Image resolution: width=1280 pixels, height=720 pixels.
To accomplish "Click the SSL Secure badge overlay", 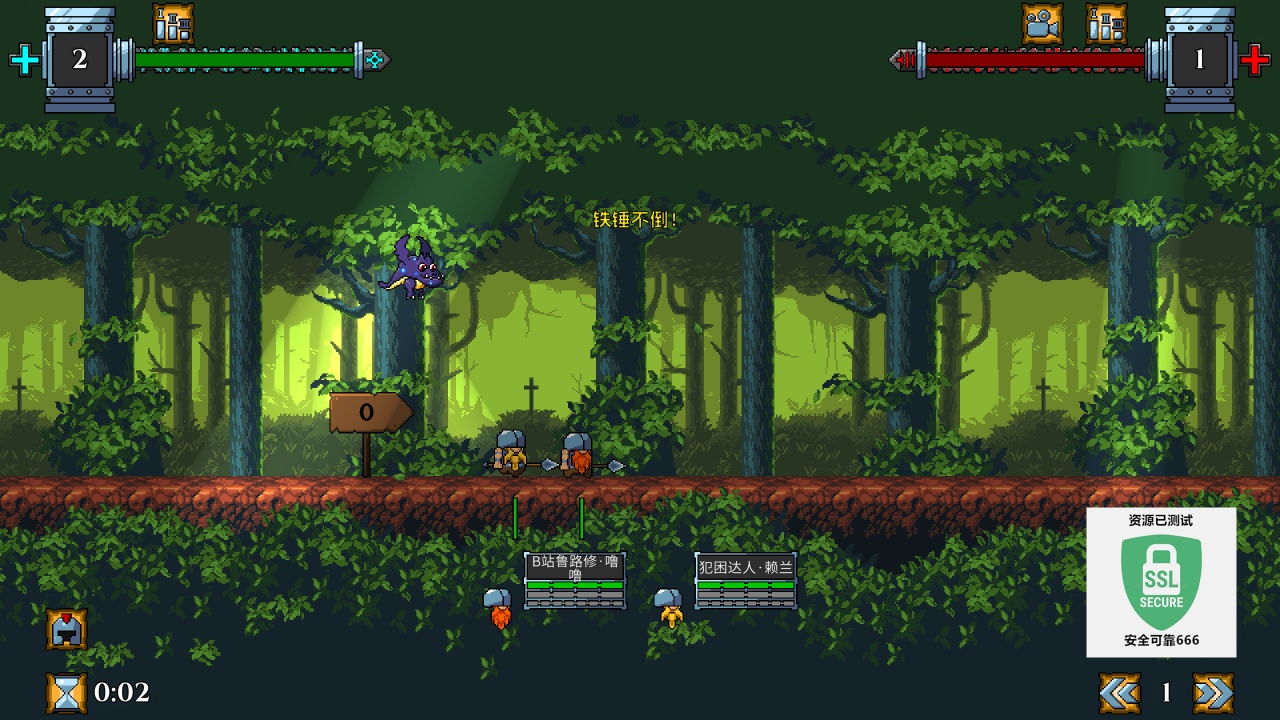I will [x=1161, y=582].
